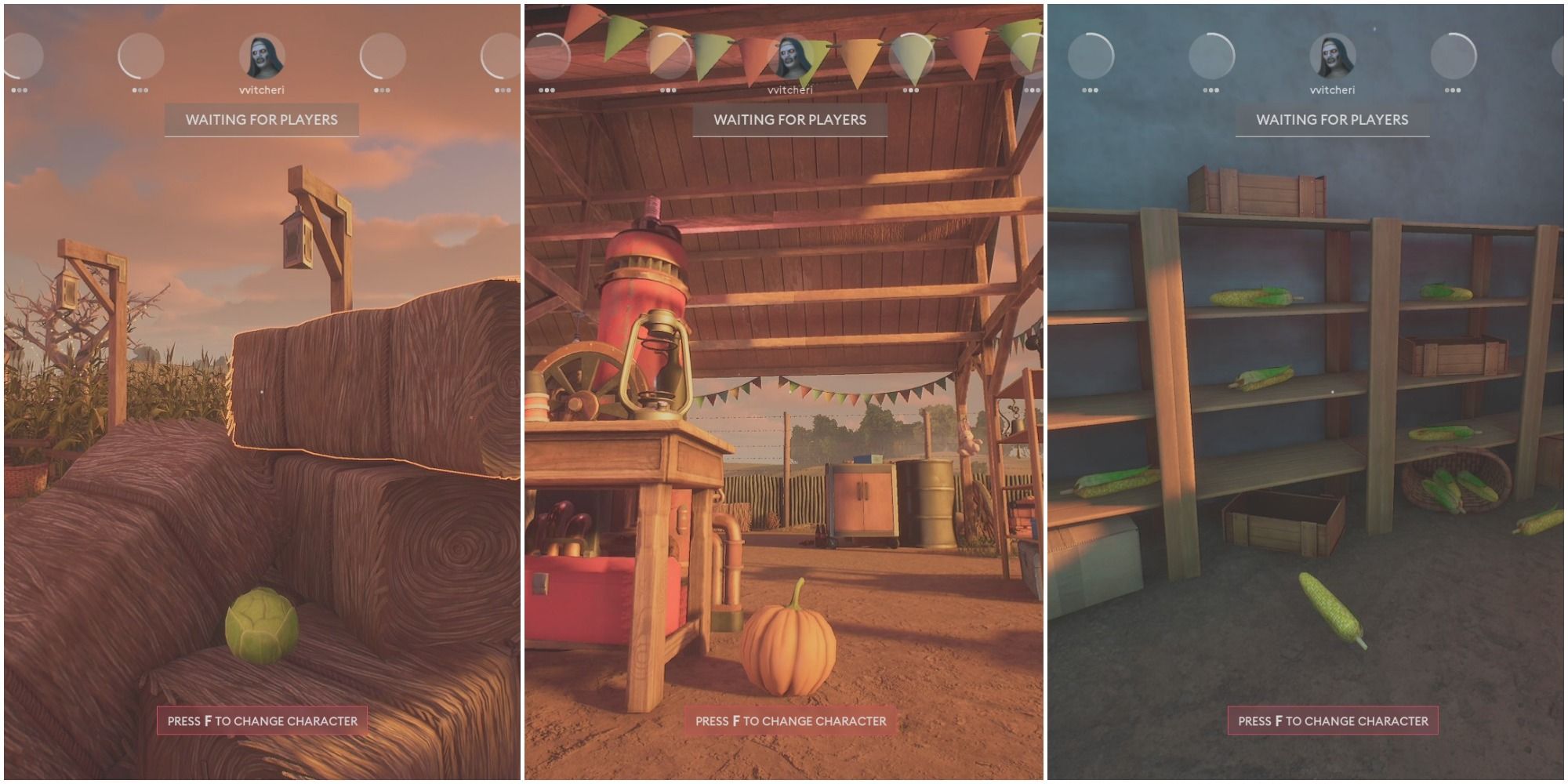This screenshot has width=1568, height=784.
Task: Click the WAITING FOR PLAYERS header in middle panel
Action: [x=789, y=118]
